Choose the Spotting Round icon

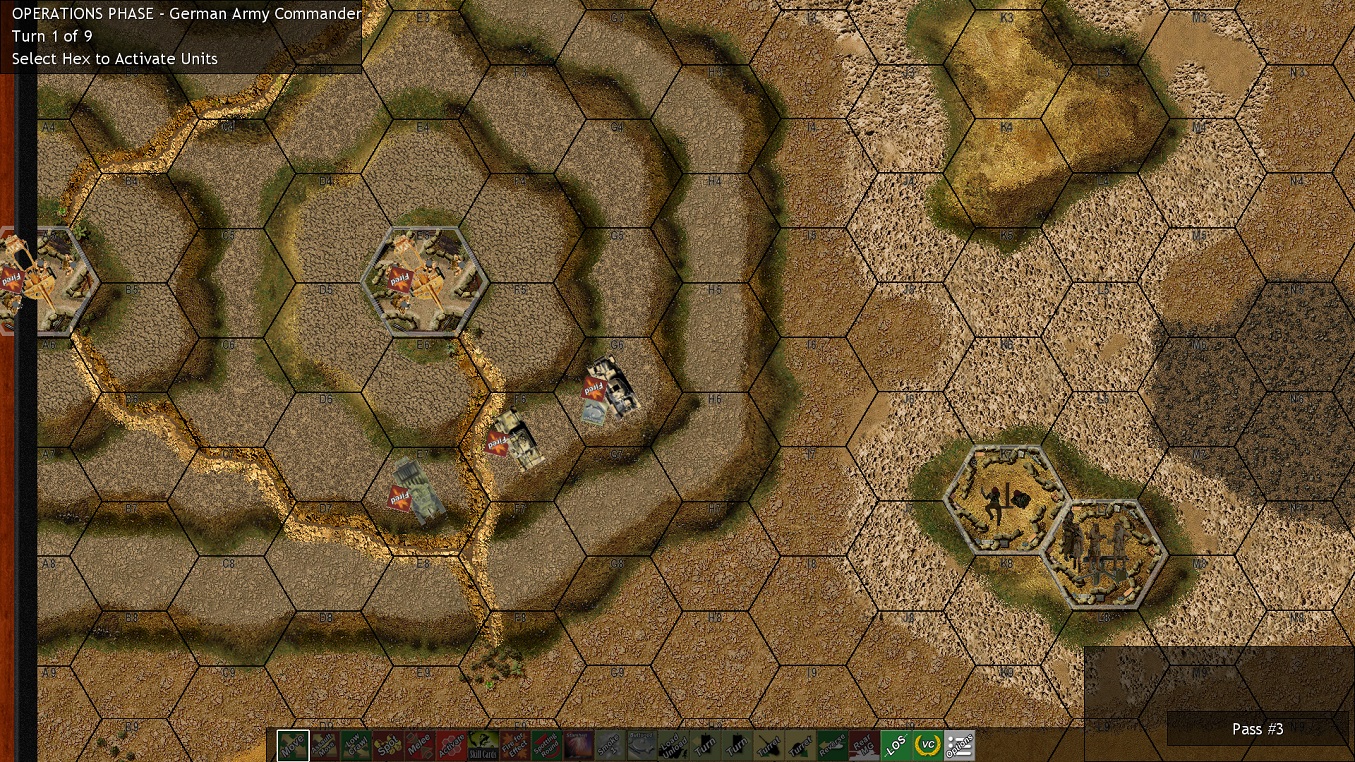coord(545,745)
